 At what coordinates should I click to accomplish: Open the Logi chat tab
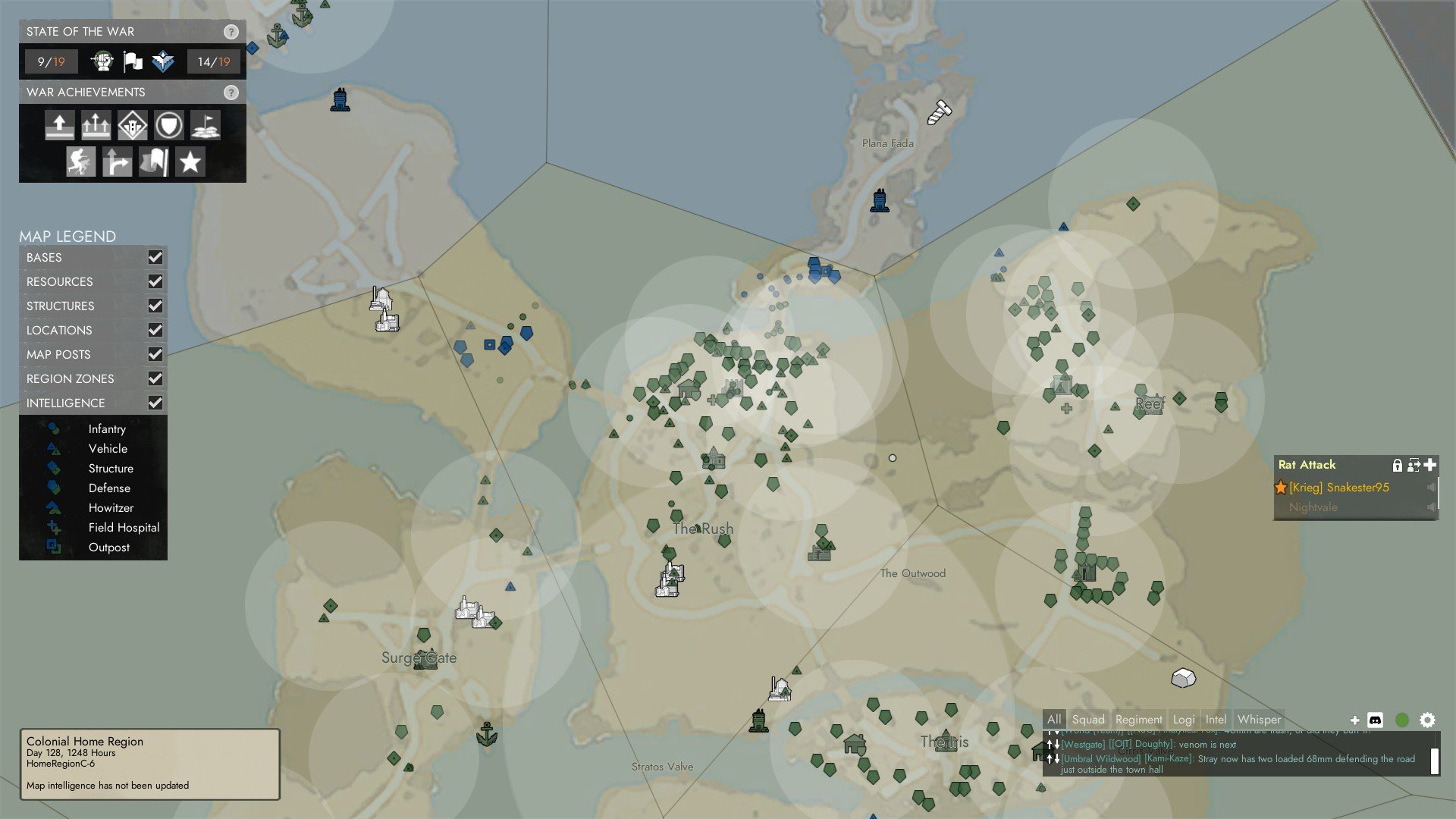pos(1183,719)
